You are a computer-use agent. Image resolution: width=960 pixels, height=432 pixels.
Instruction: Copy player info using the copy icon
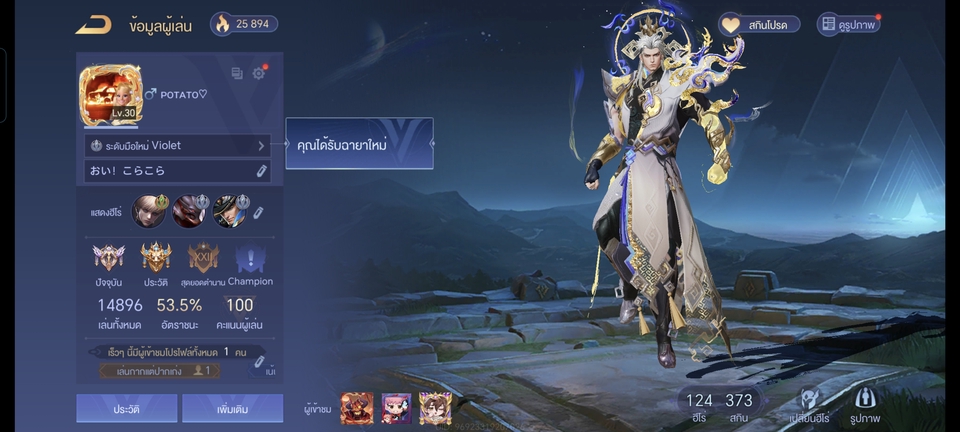pos(237,73)
